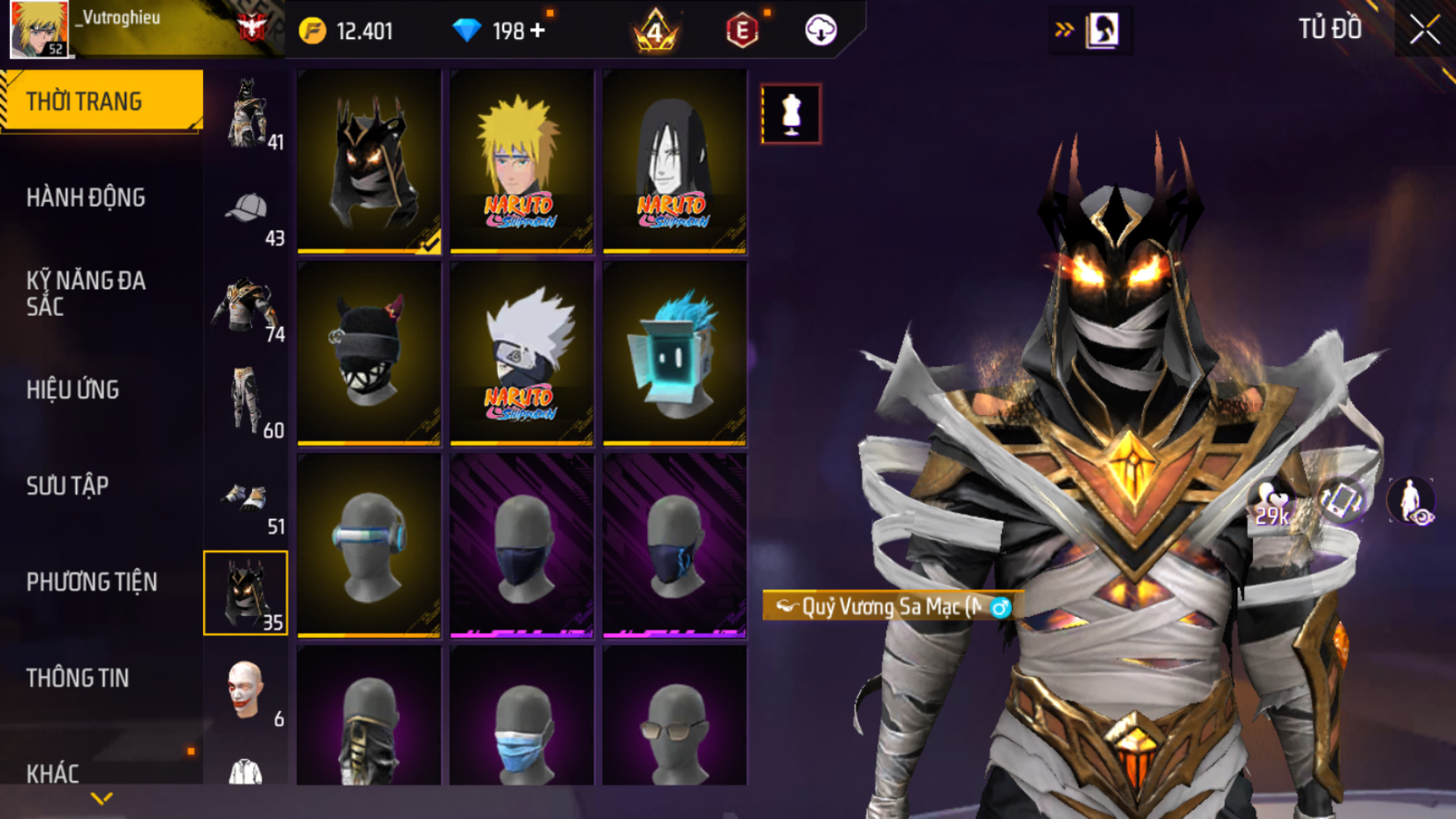Screen dimensions: 1456x819
Task: Add diamonds with the plus button
Action: 538,31
